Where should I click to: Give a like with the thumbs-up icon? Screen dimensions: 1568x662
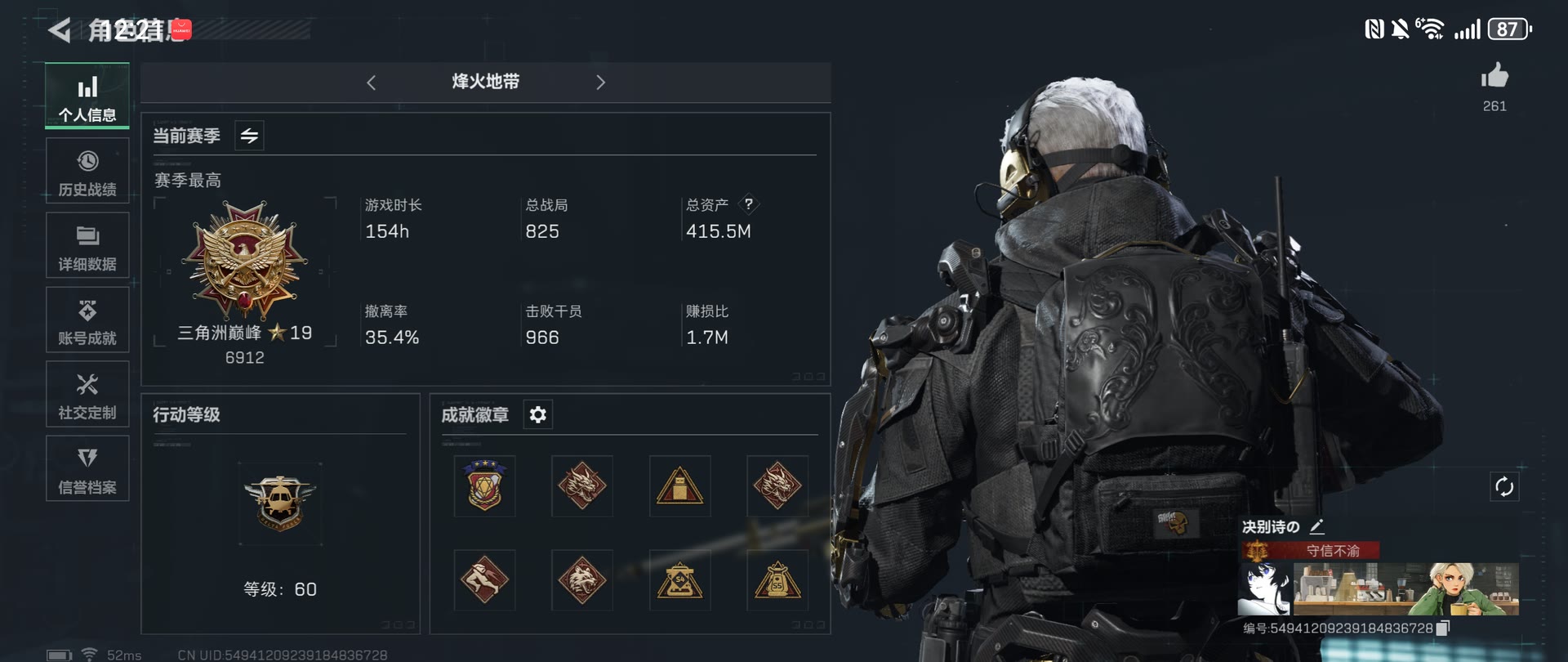(x=1495, y=78)
